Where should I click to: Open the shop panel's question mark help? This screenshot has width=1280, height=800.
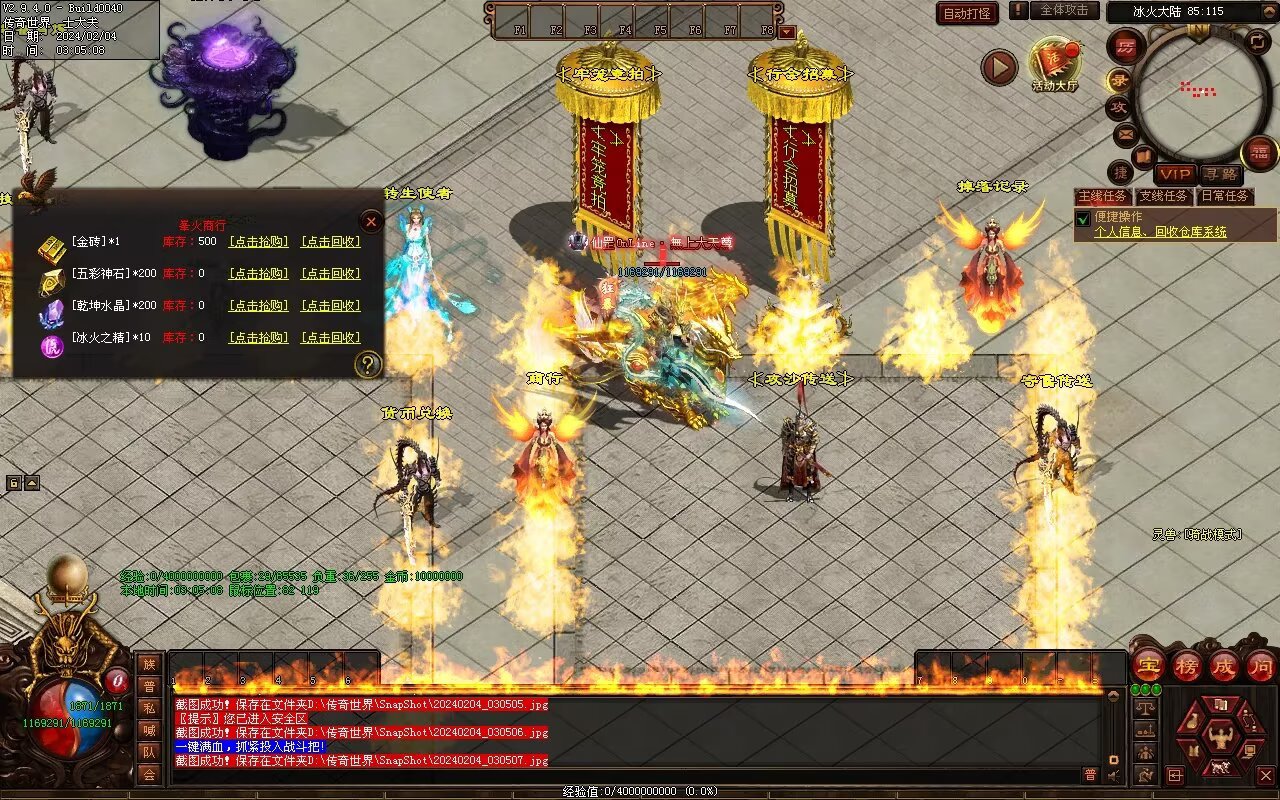tap(369, 364)
